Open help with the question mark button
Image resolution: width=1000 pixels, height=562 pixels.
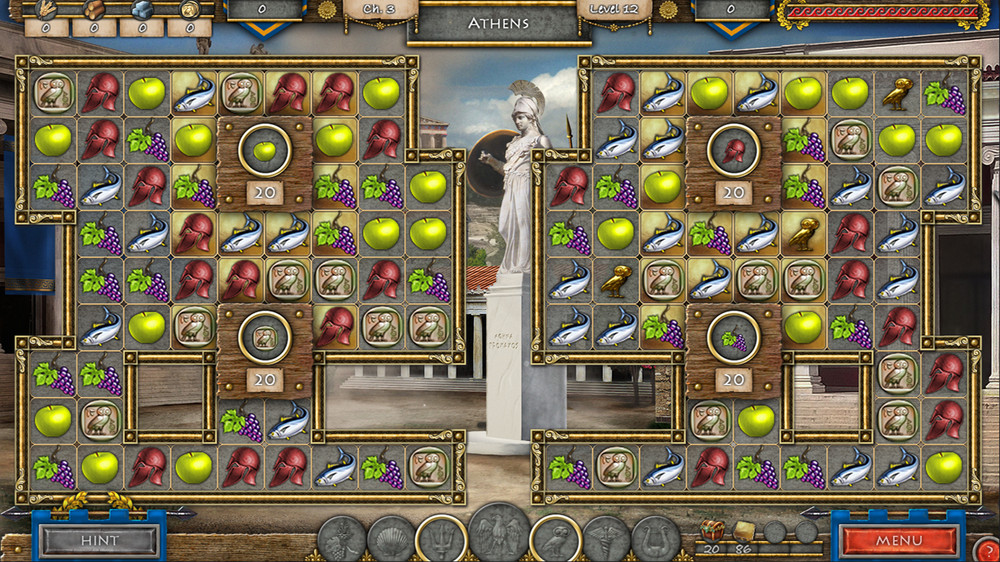point(985,549)
